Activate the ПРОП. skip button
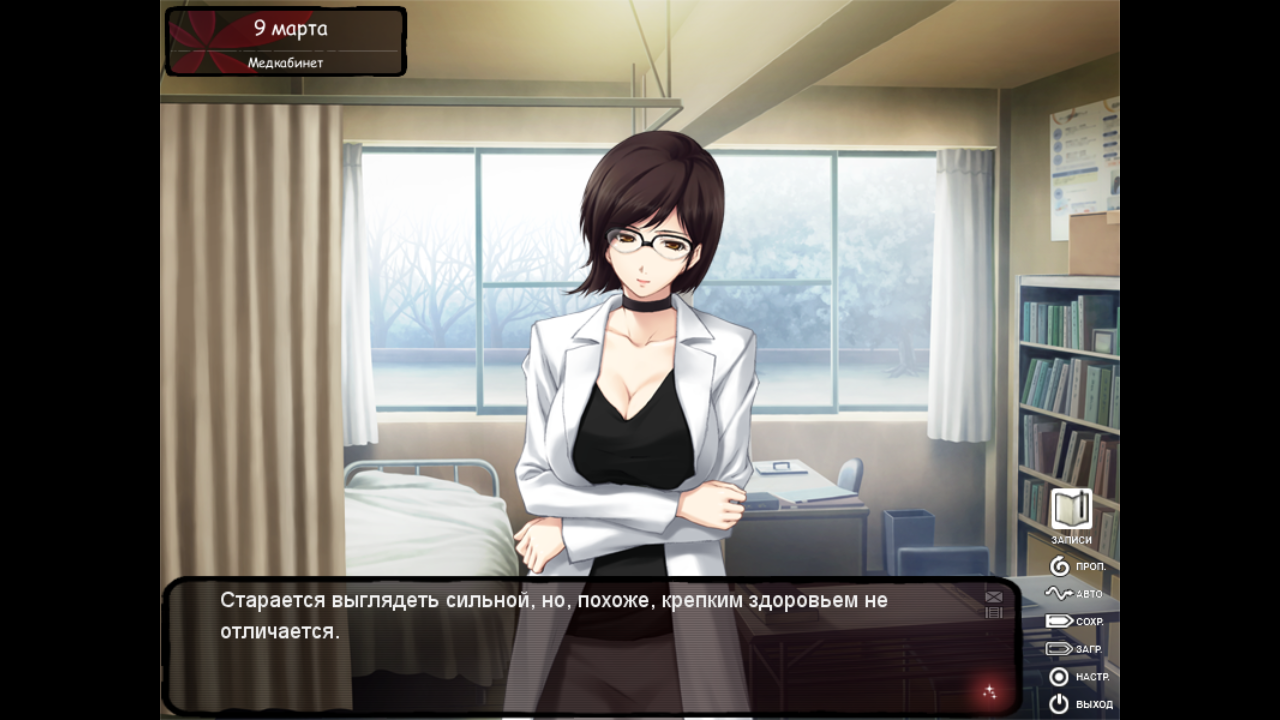 tap(1077, 566)
